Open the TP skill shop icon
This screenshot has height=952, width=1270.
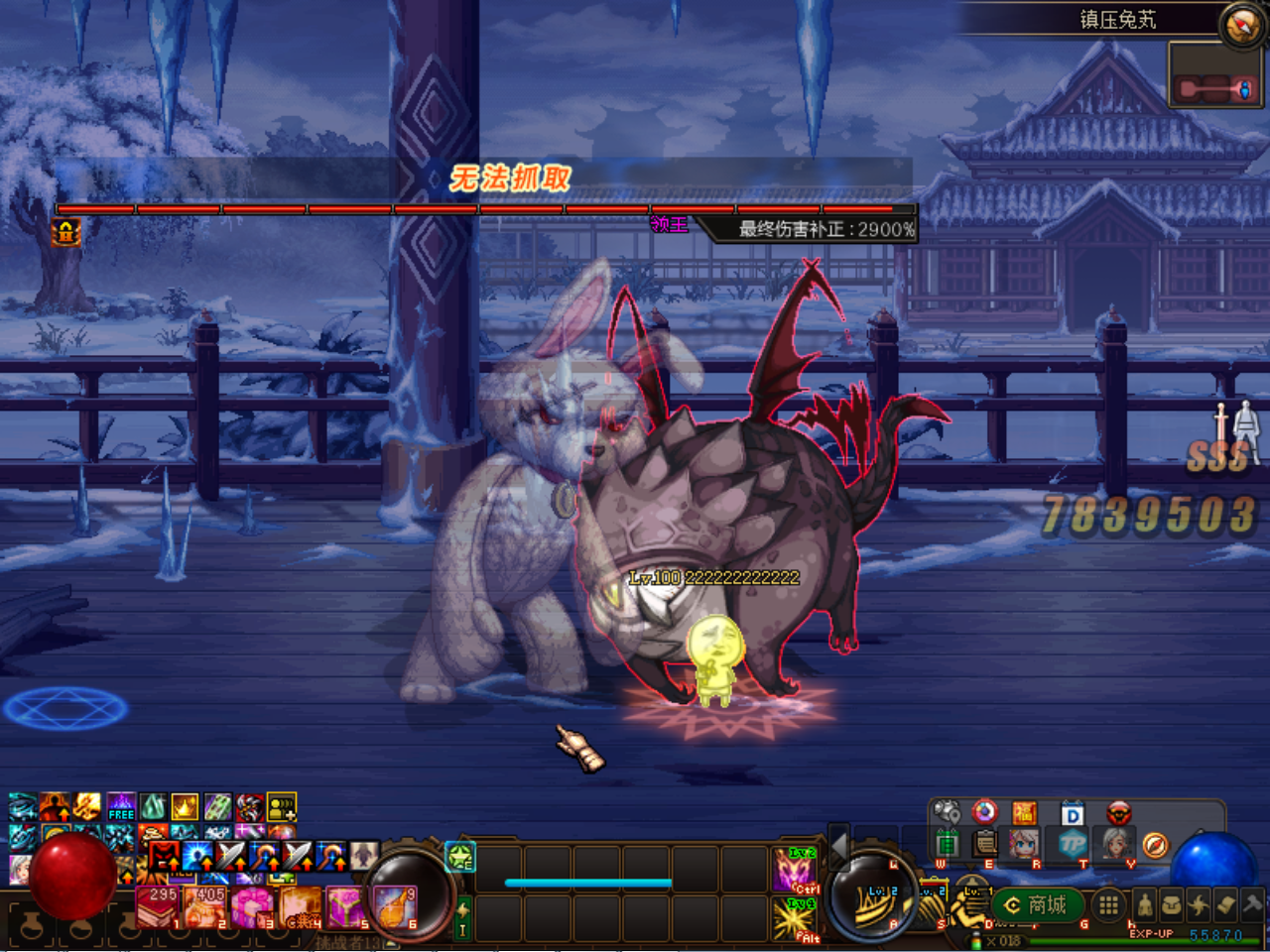(1076, 845)
